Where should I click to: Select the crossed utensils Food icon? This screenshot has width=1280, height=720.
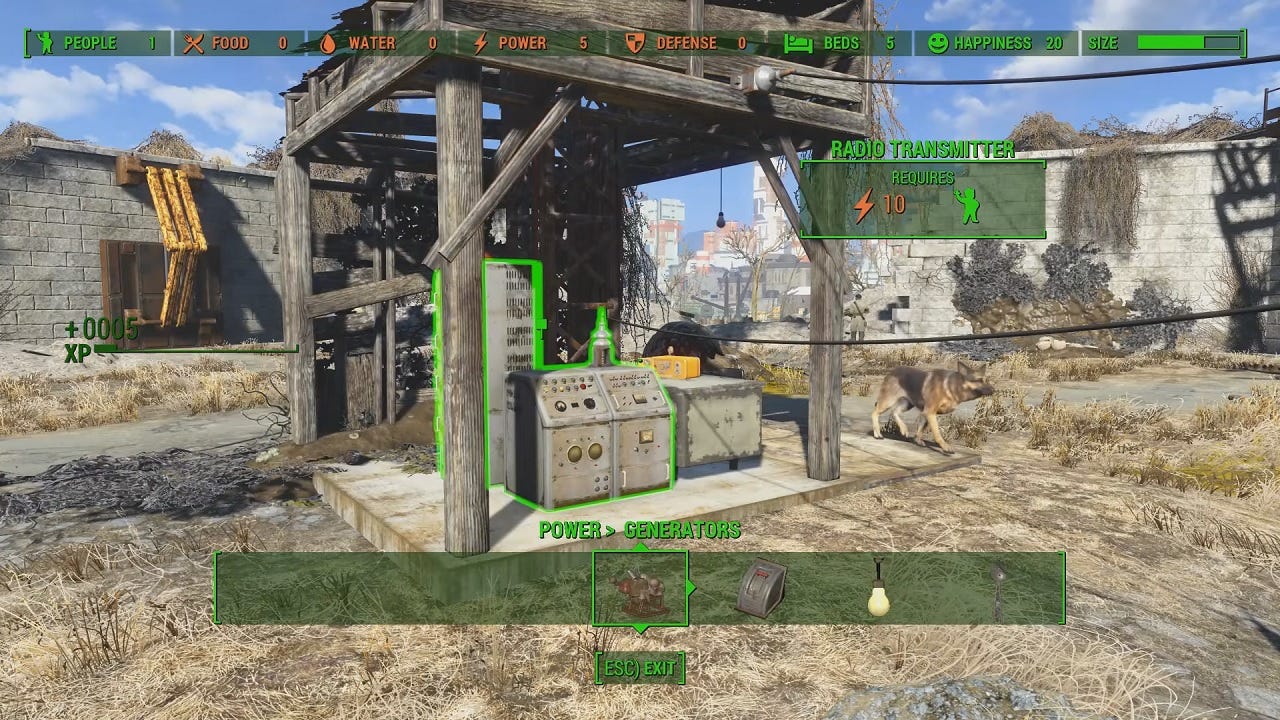click(x=193, y=43)
